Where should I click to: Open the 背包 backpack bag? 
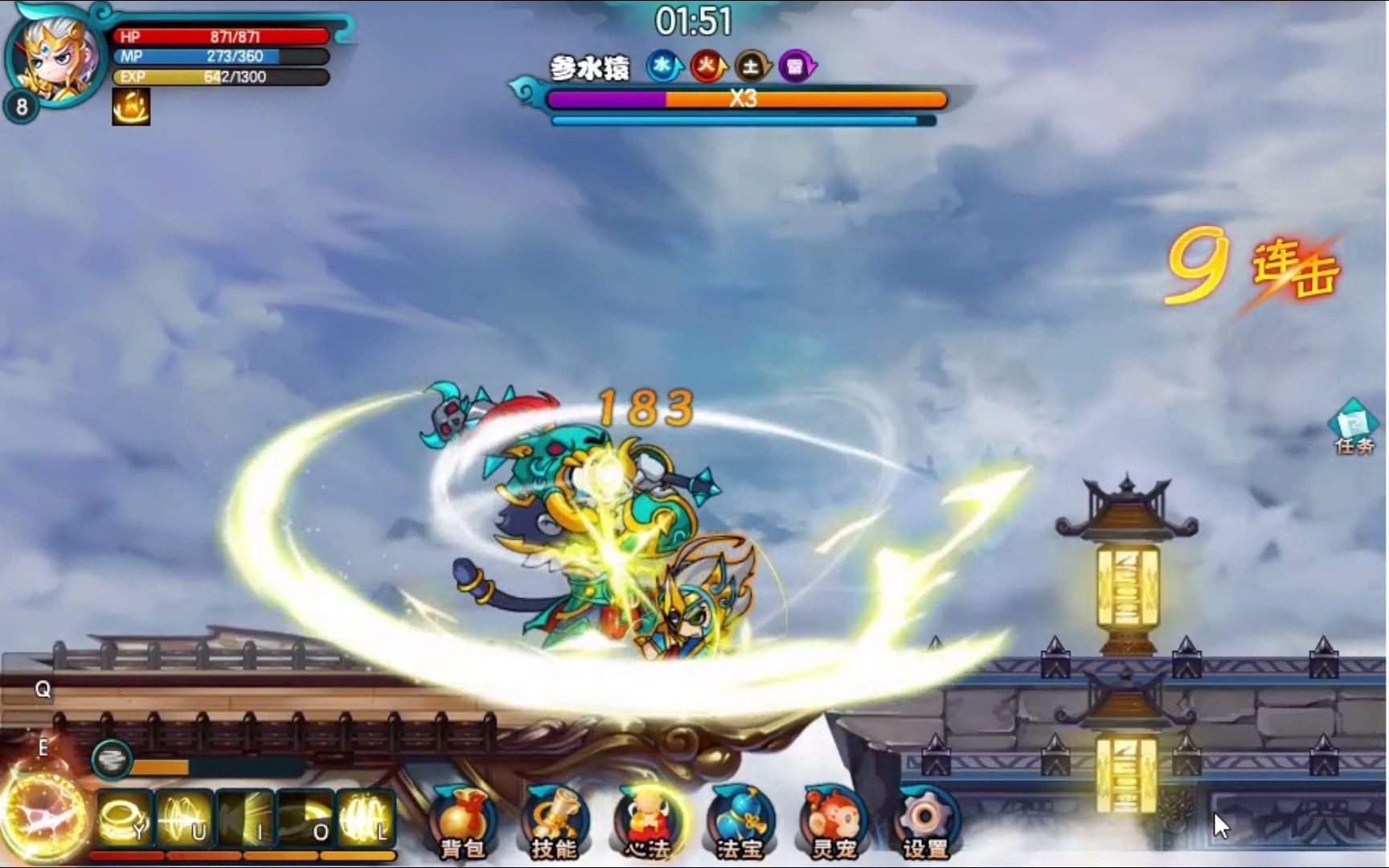[462, 821]
